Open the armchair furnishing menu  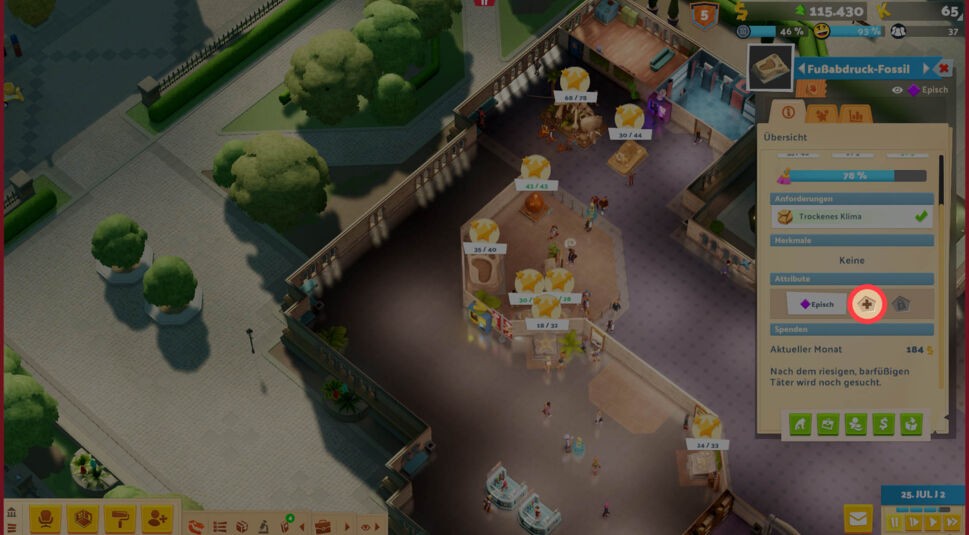[45, 518]
